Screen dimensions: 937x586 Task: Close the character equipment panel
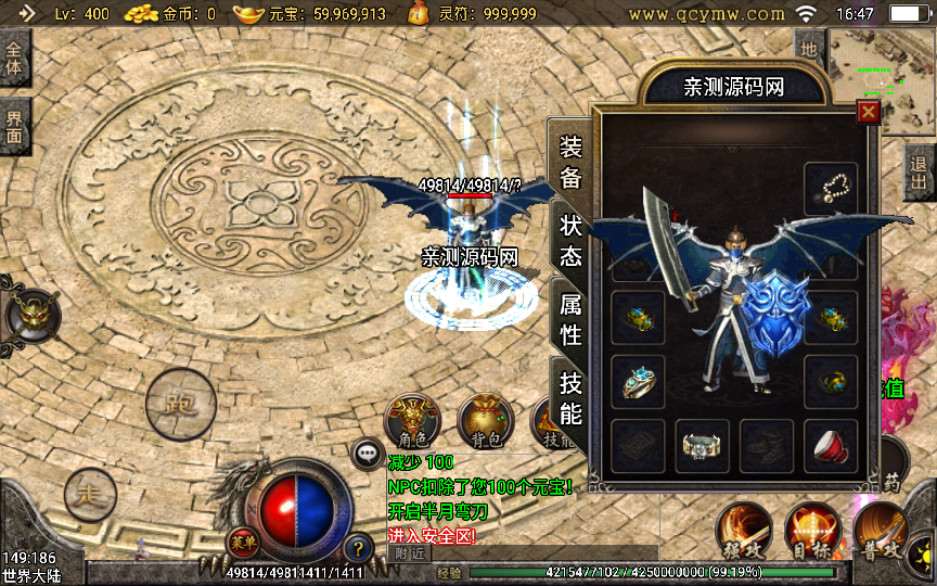pyautogui.click(x=868, y=113)
